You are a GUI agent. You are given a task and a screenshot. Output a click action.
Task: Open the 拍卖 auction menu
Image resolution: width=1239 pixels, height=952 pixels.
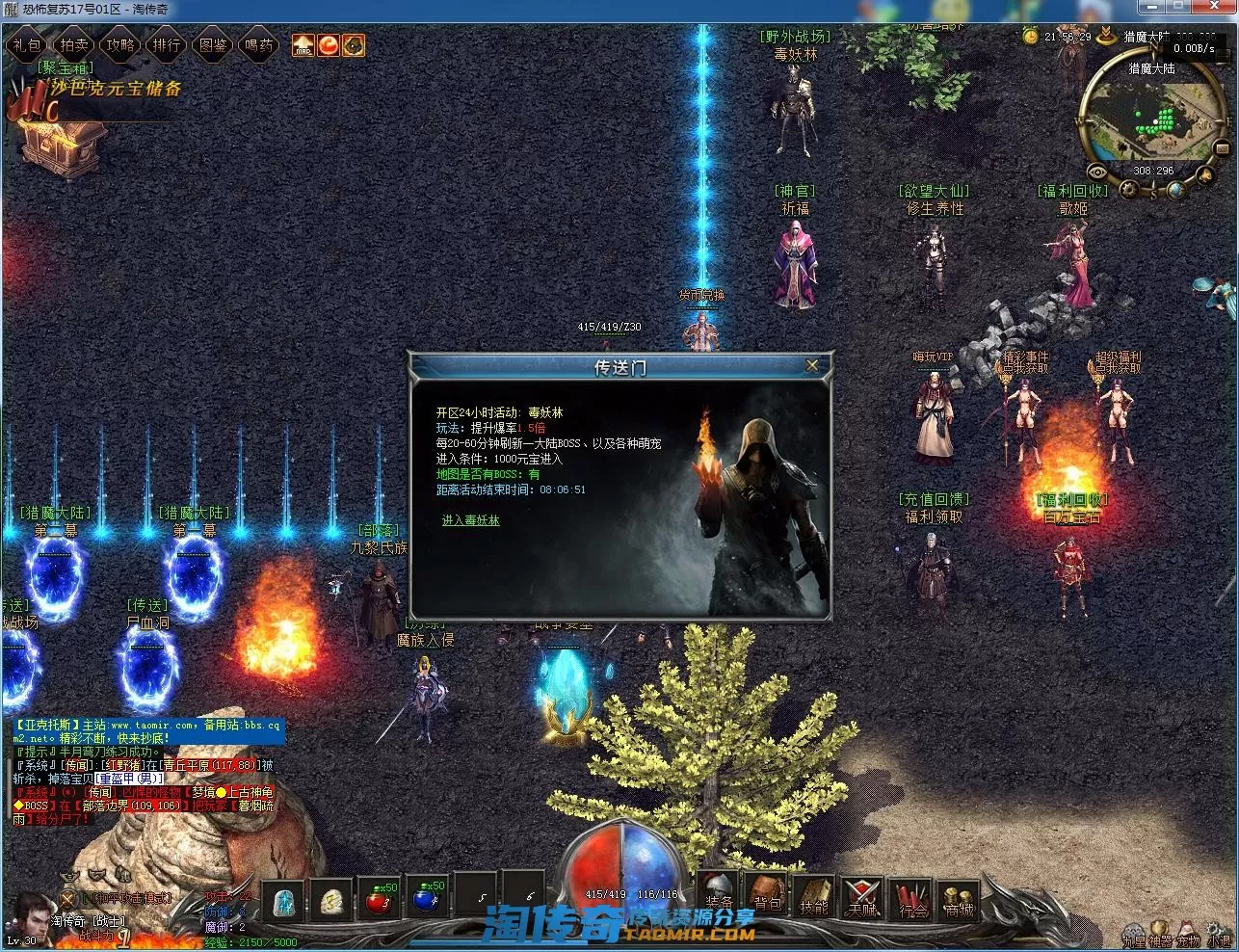[x=74, y=45]
